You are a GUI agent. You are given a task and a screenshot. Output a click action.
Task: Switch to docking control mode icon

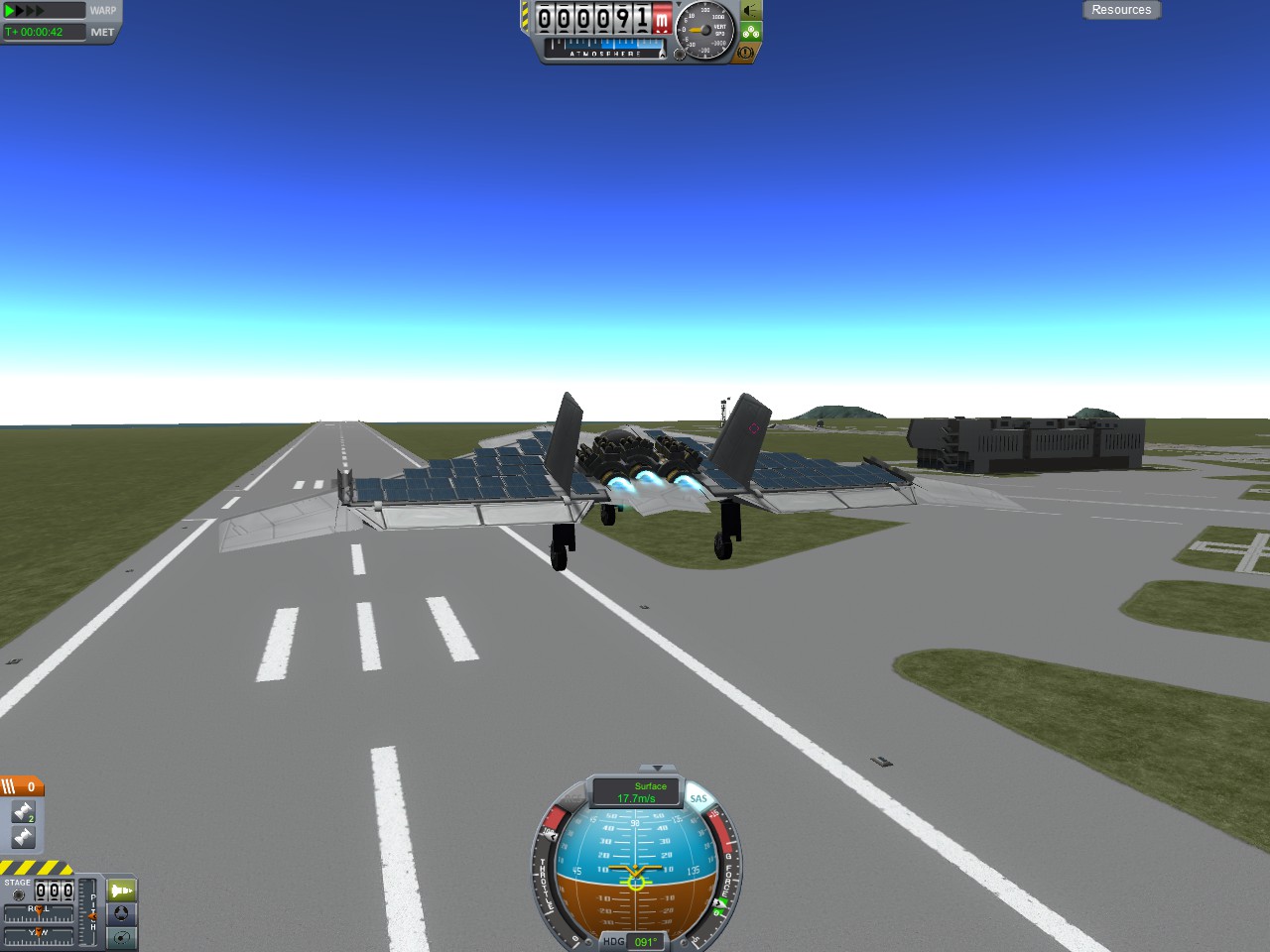[x=121, y=915]
